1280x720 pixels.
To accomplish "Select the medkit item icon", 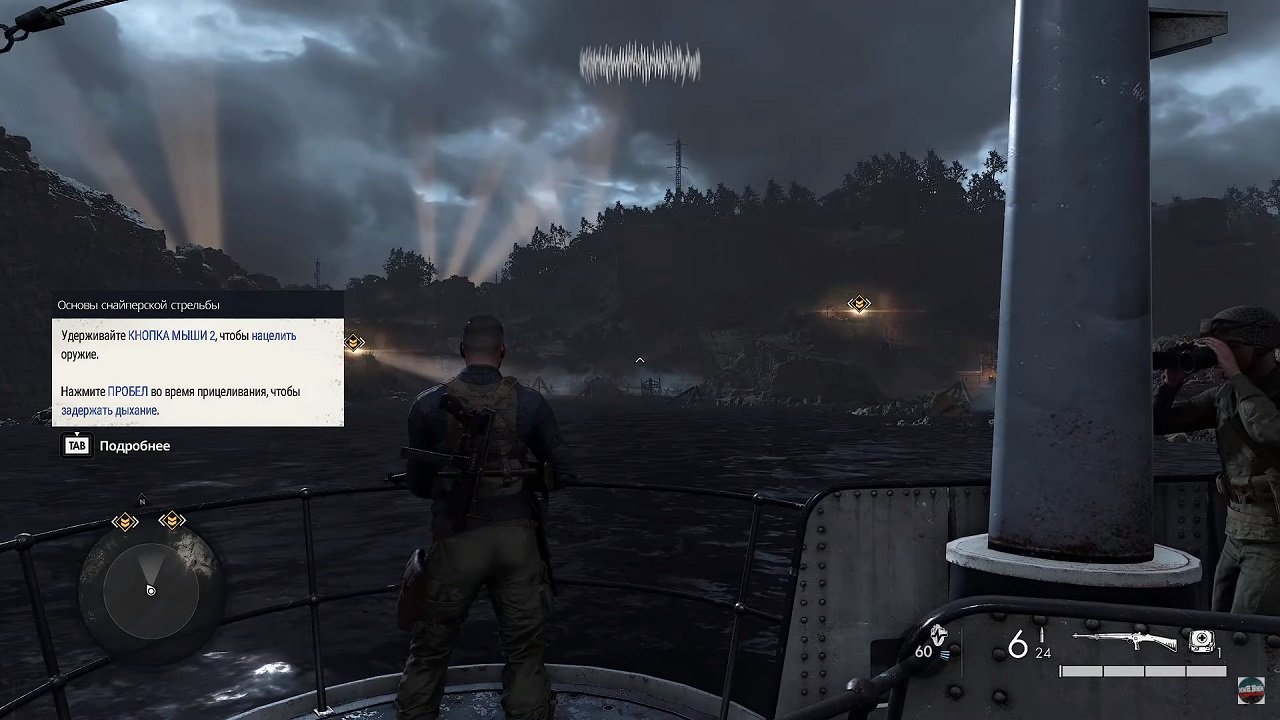I will pos(1203,642).
